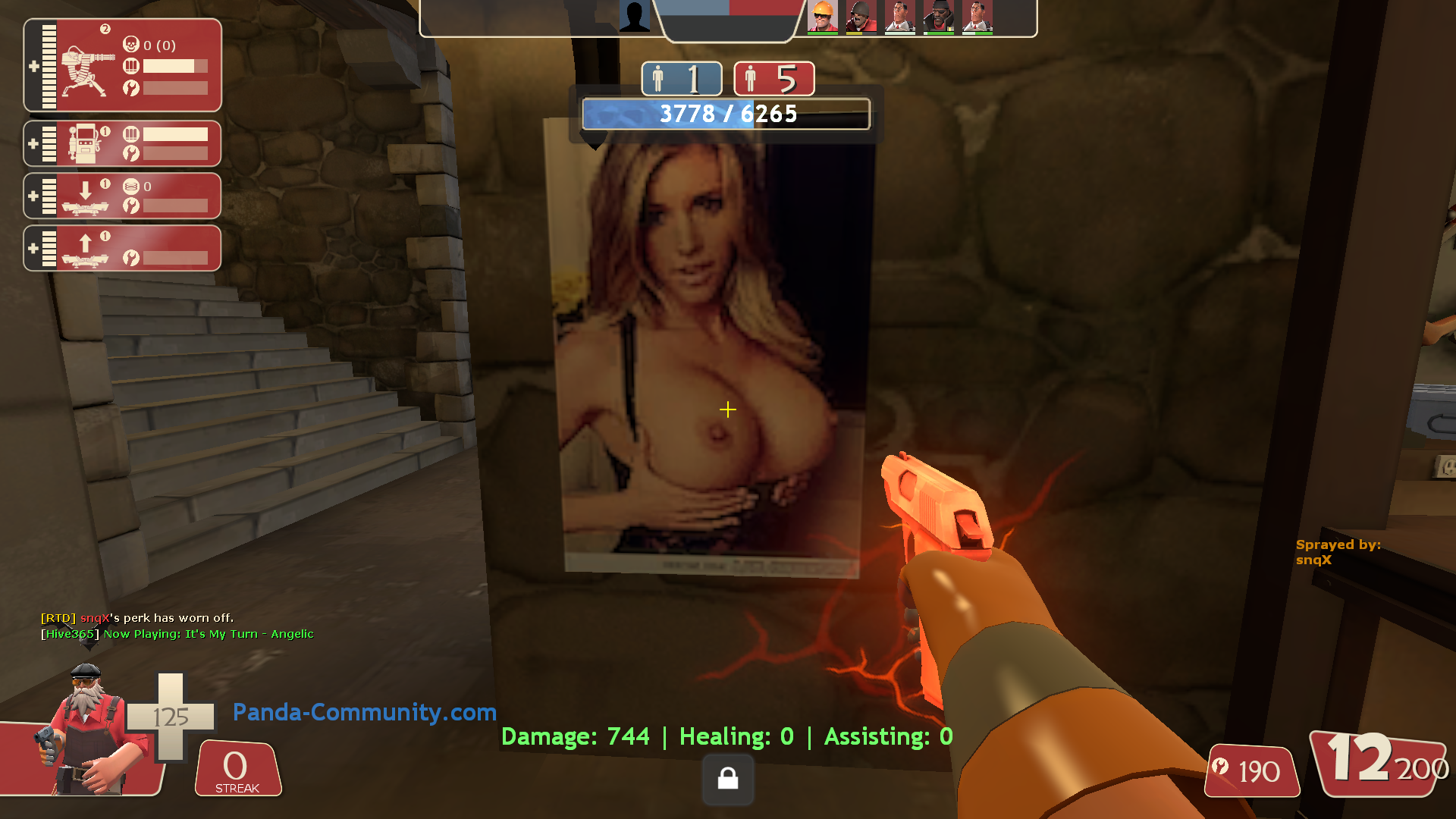Click the skull kill-count icon on Sentry panel

pyautogui.click(x=130, y=45)
